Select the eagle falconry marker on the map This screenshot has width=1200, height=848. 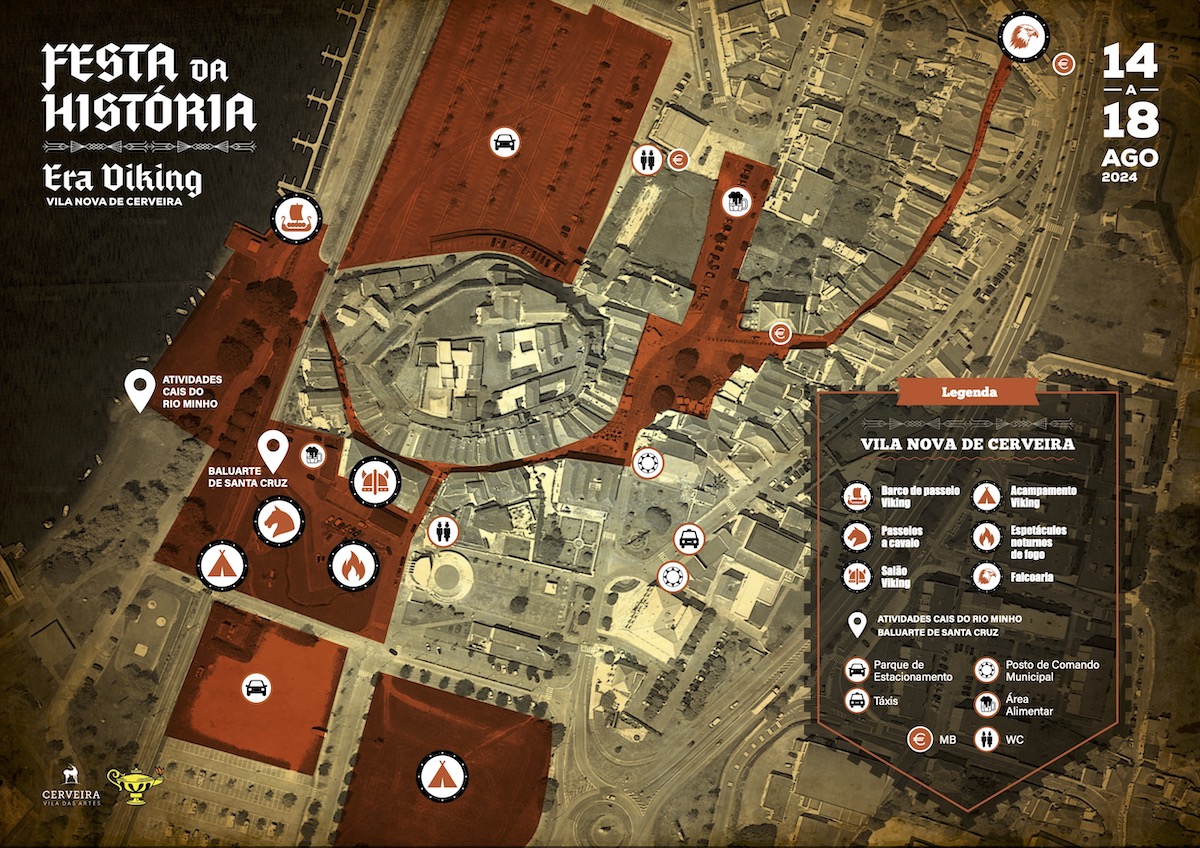coord(1023,37)
